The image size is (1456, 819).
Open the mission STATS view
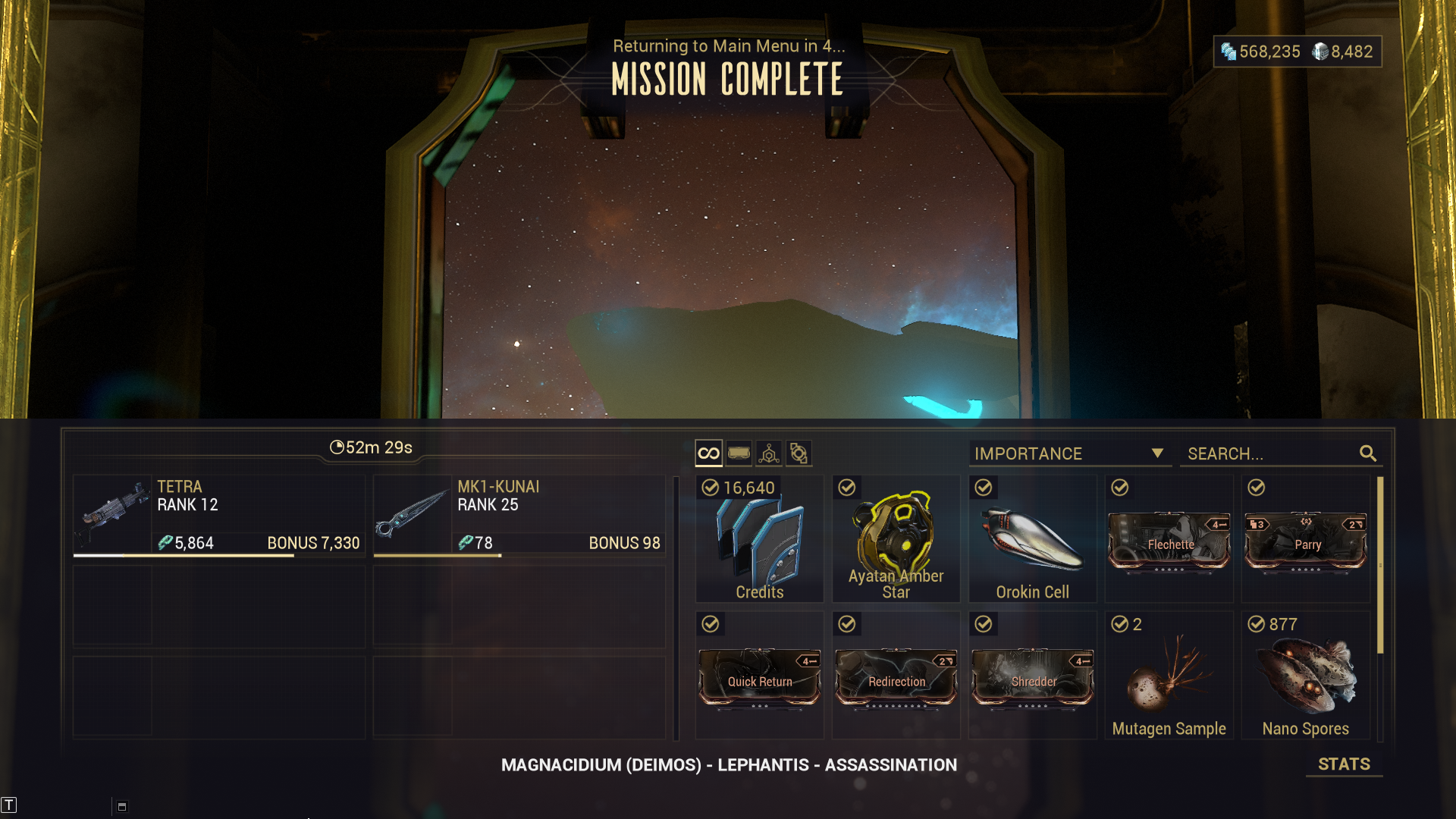click(x=1343, y=764)
